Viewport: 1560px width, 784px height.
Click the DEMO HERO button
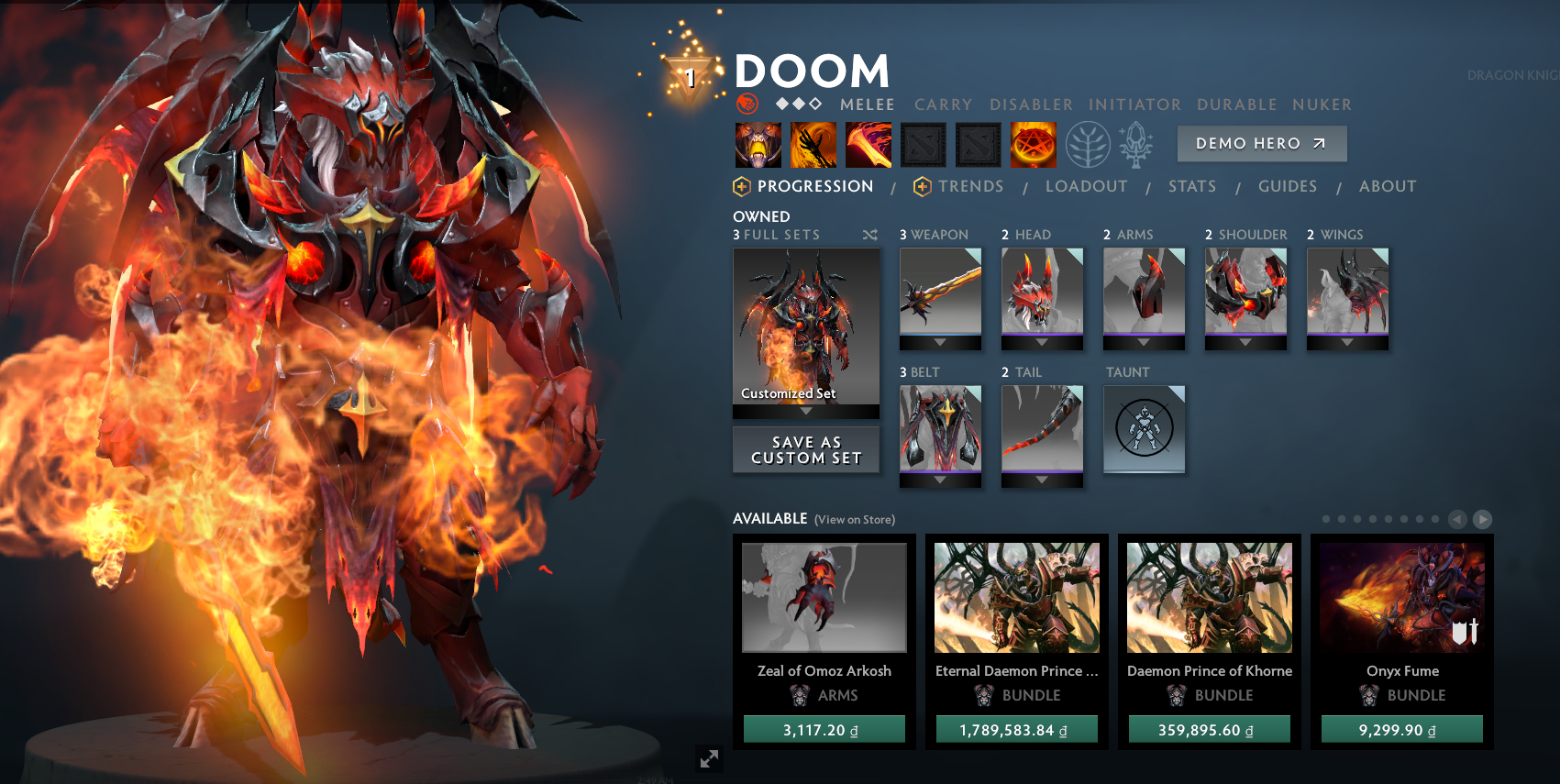[x=1261, y=143]
